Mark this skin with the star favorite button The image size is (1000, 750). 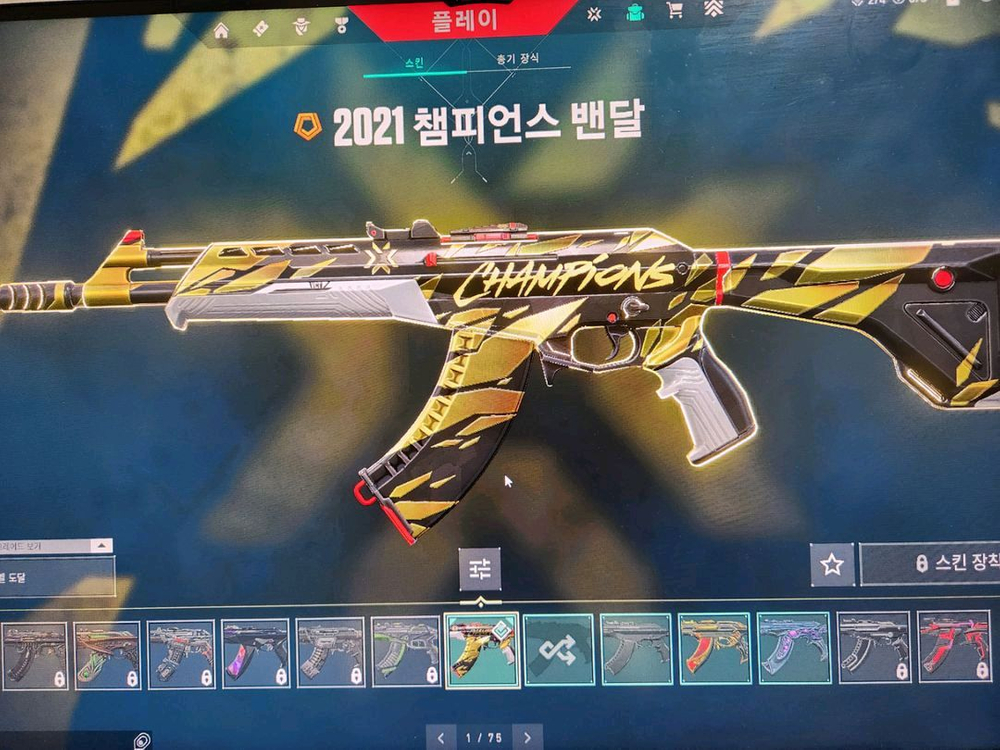831,565
